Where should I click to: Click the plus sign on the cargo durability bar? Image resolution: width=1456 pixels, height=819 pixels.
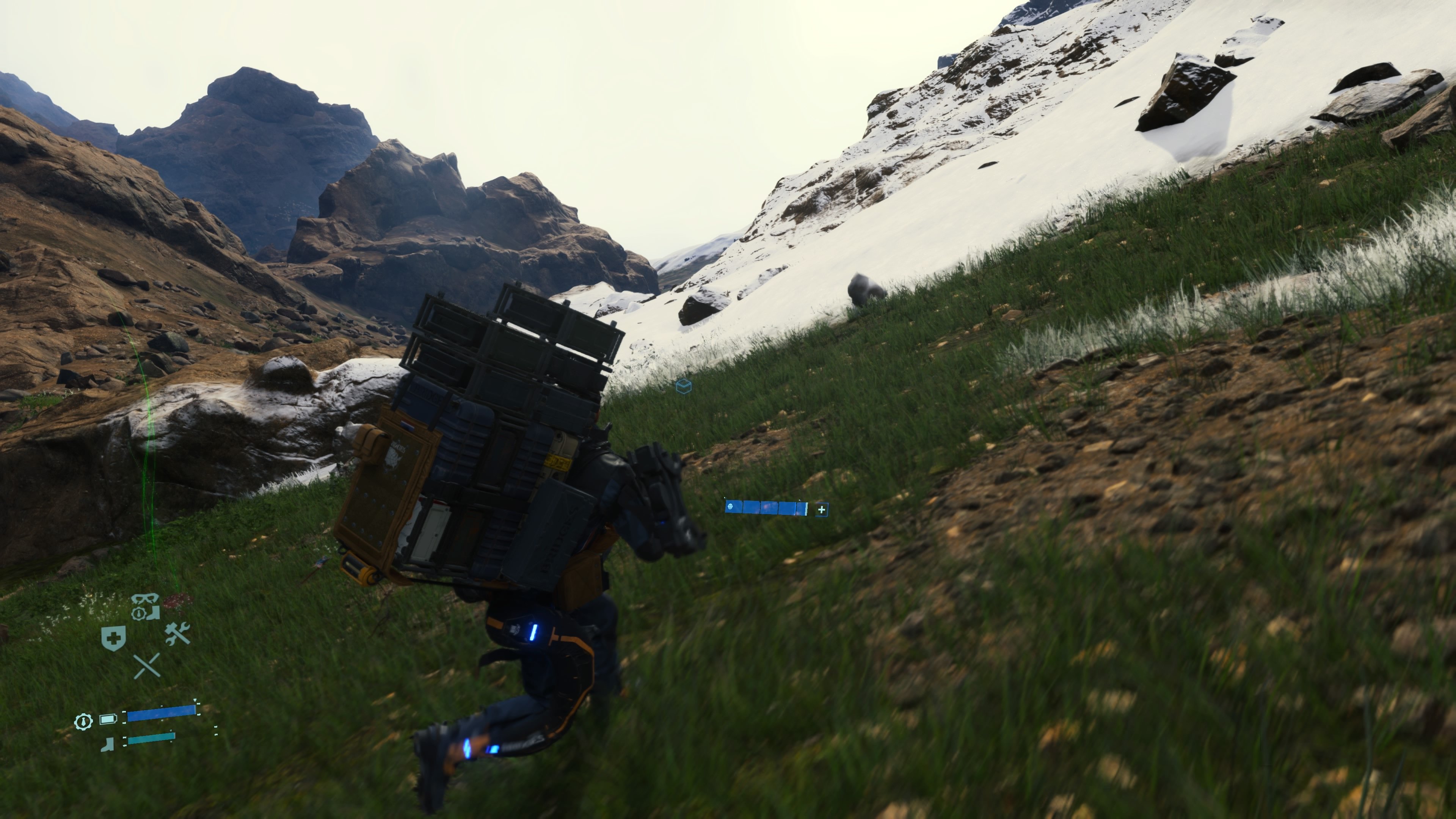coord(821,510)
